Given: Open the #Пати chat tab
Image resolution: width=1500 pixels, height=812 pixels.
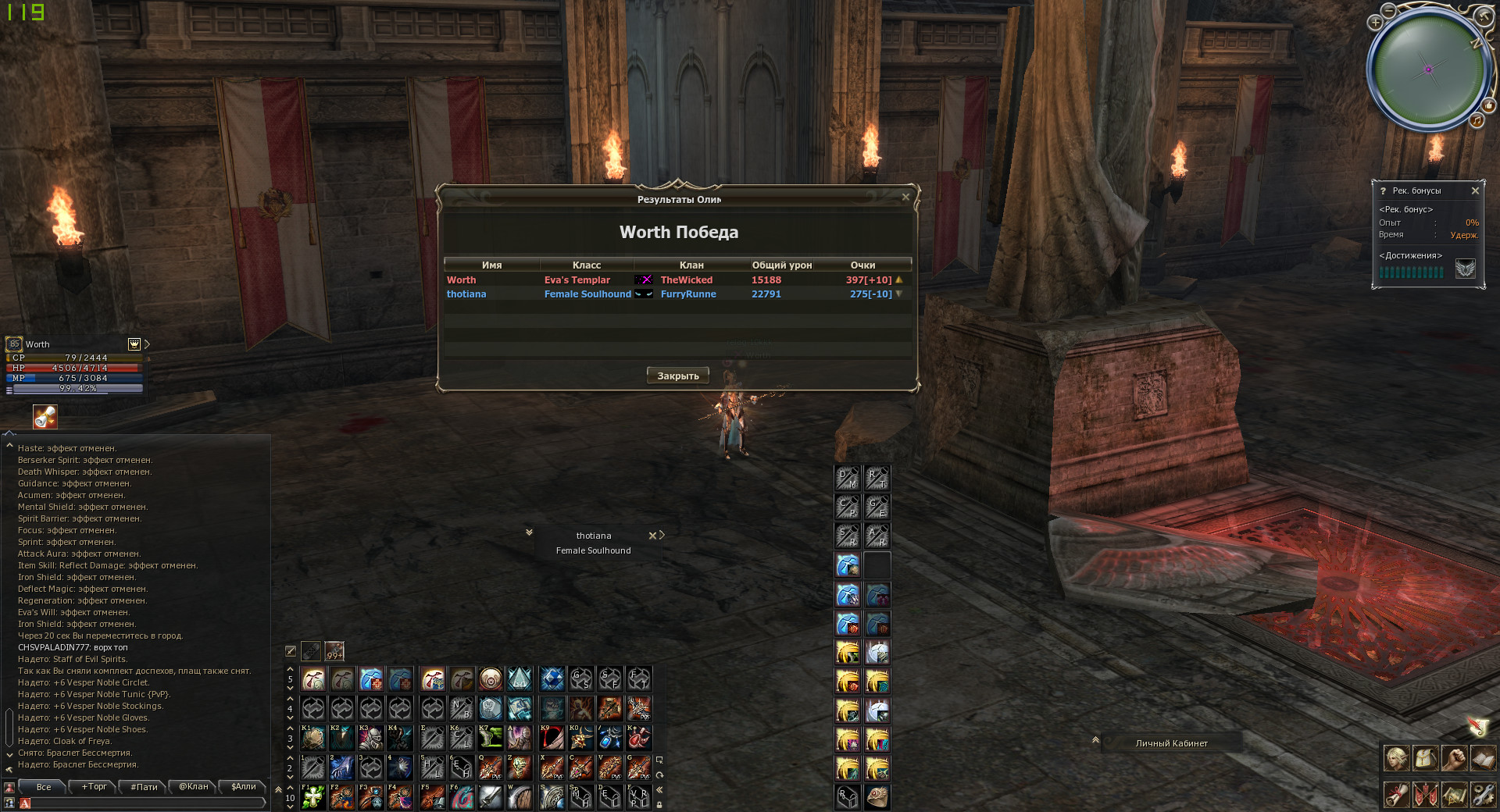Looking at the screenshot, I should click(144, 787).
